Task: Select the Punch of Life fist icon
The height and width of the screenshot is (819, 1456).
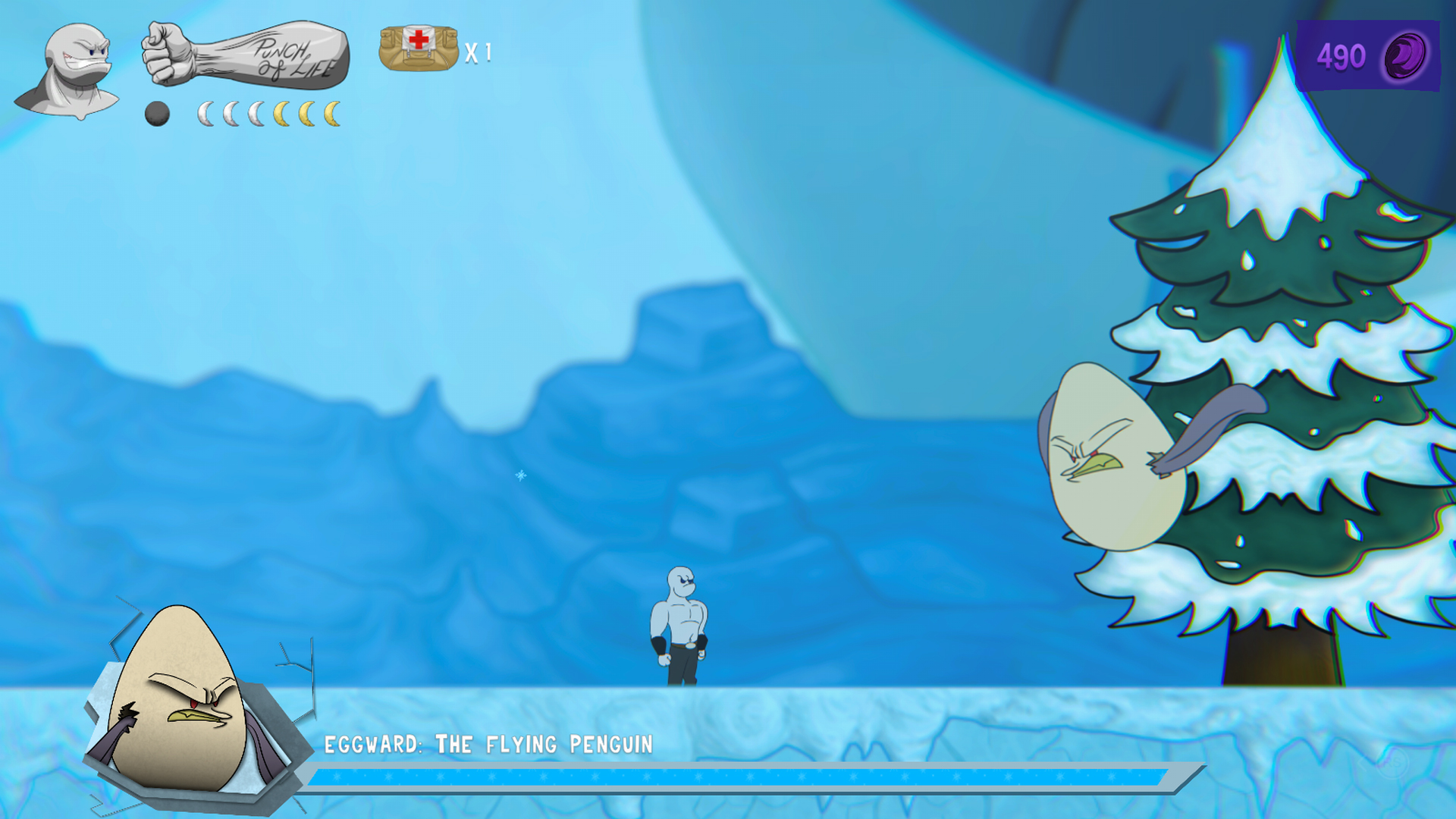Action: click(246, 55)
